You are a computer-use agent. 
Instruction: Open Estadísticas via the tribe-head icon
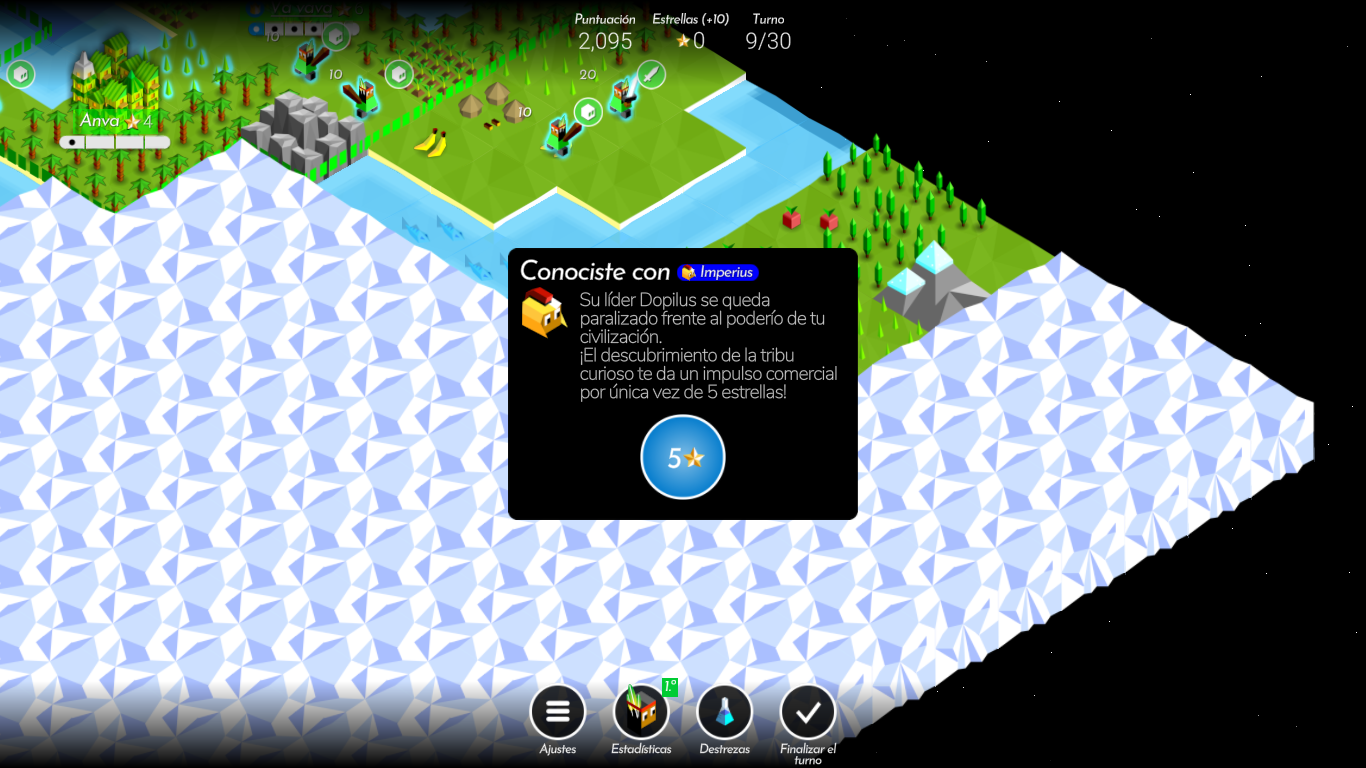point(640,712)
